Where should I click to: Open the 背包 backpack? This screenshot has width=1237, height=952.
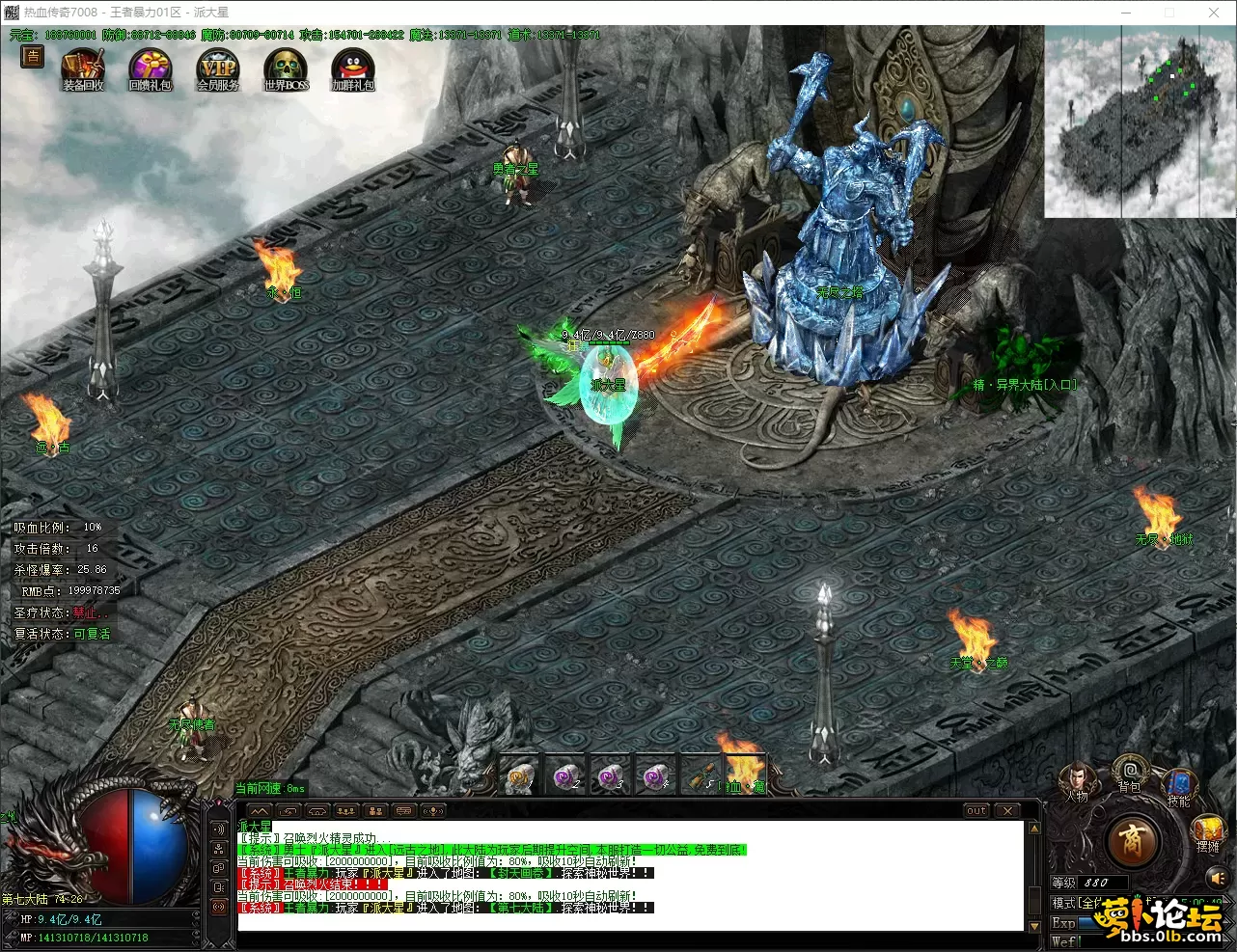click(x=1130, y=772)
